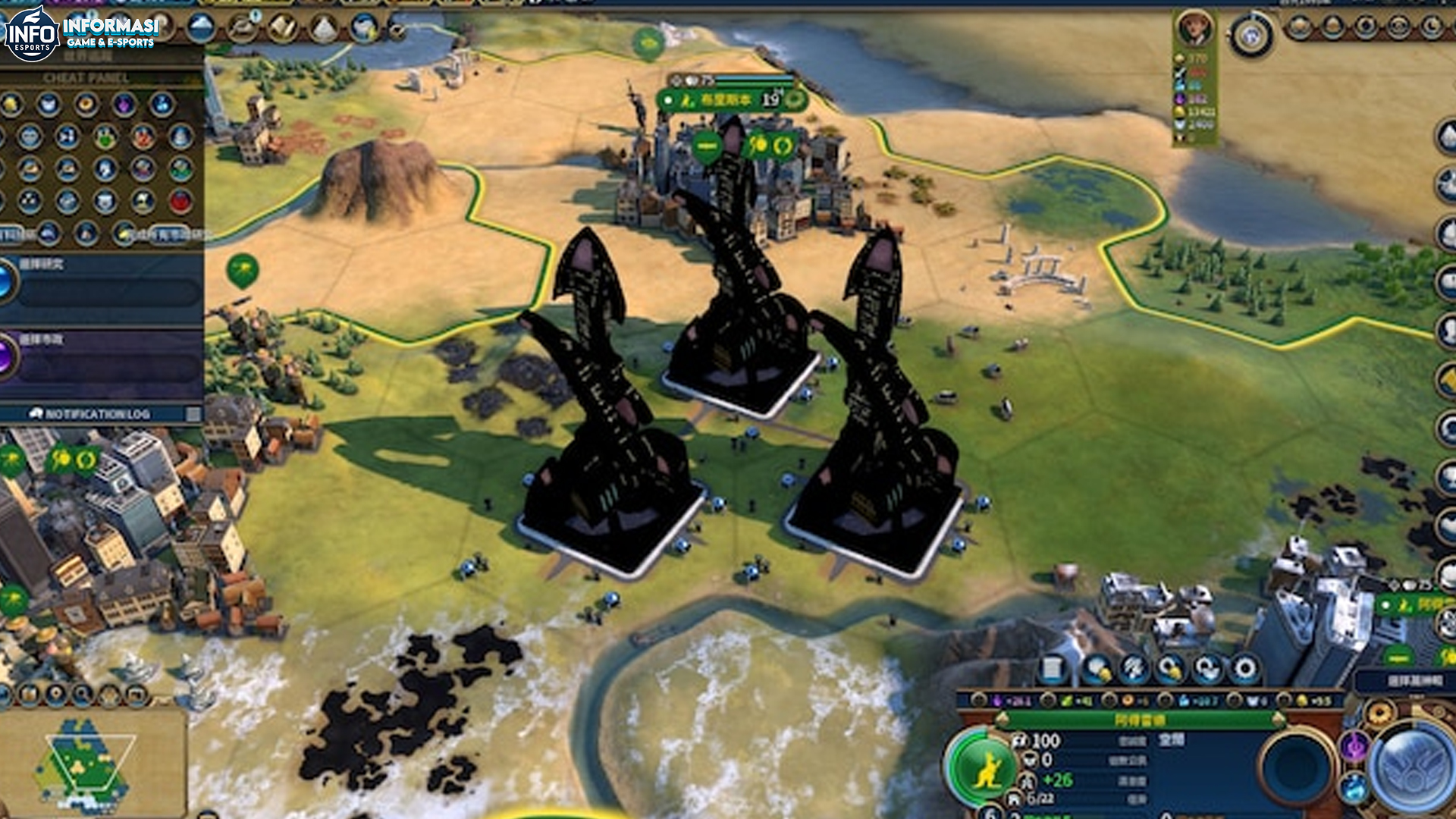
Task: Click the empty production circle in city panel
Action: (1298, 768)
